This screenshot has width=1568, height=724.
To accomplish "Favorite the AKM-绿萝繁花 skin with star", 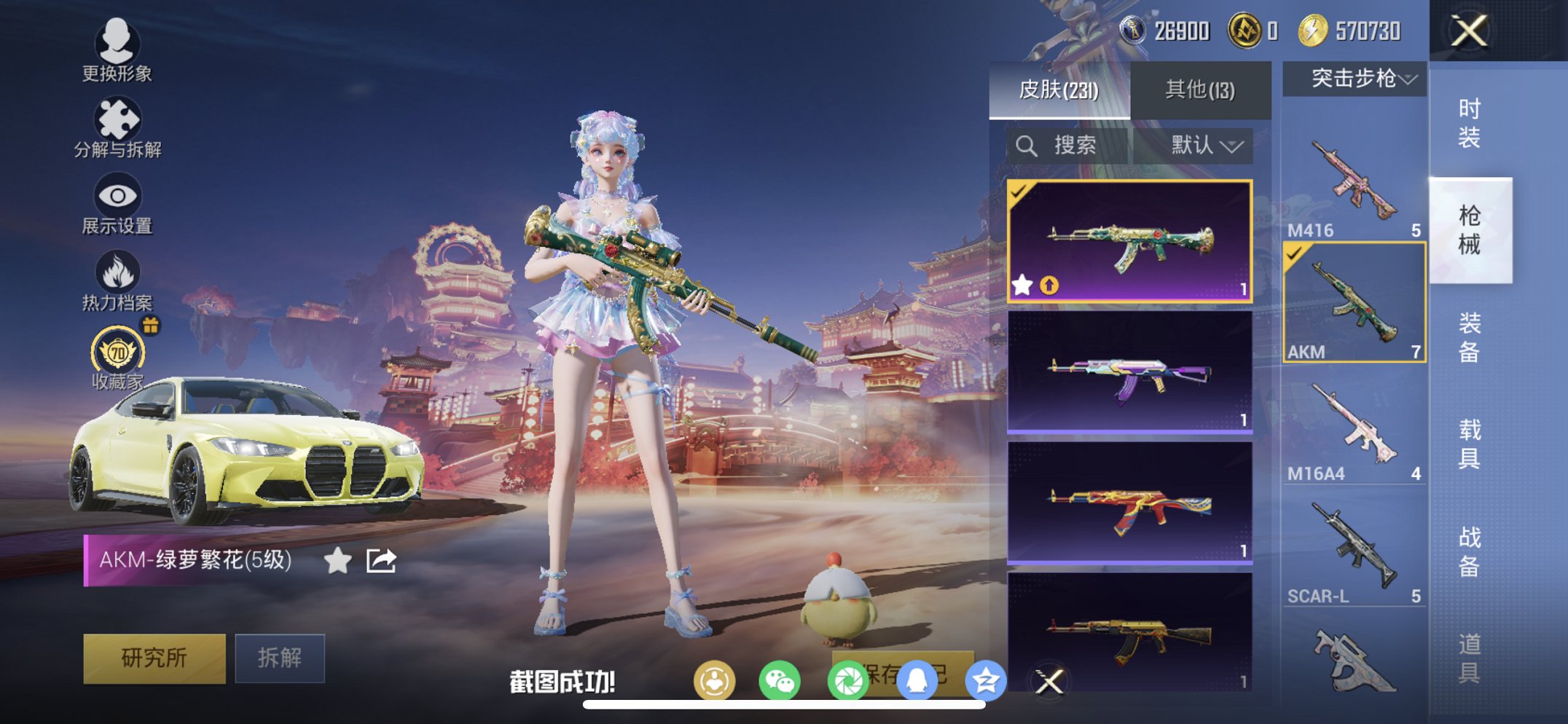I will 337,560.
